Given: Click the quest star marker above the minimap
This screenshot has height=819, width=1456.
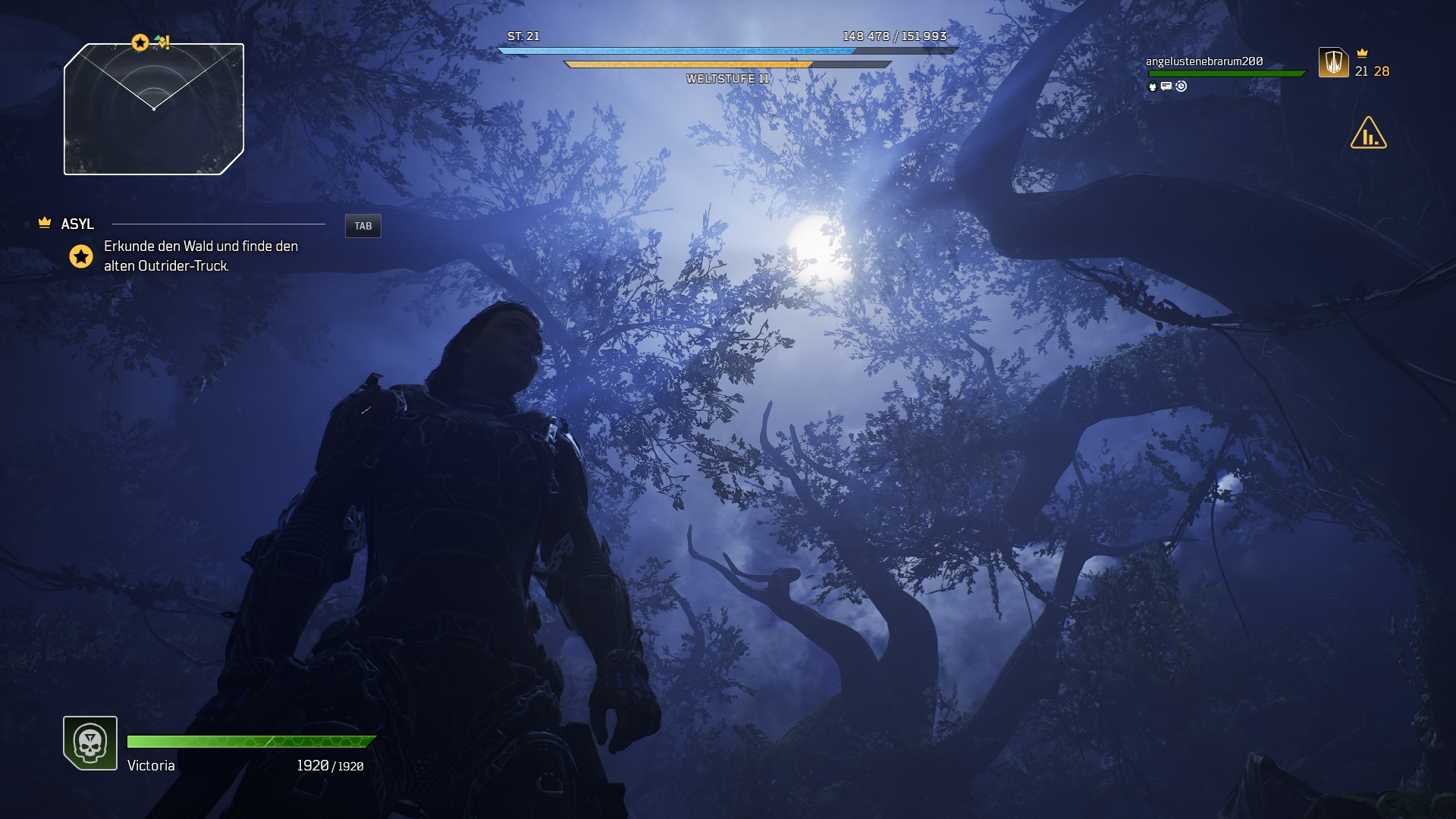Looking at the screenshot, I should click(x=140, y=42).
